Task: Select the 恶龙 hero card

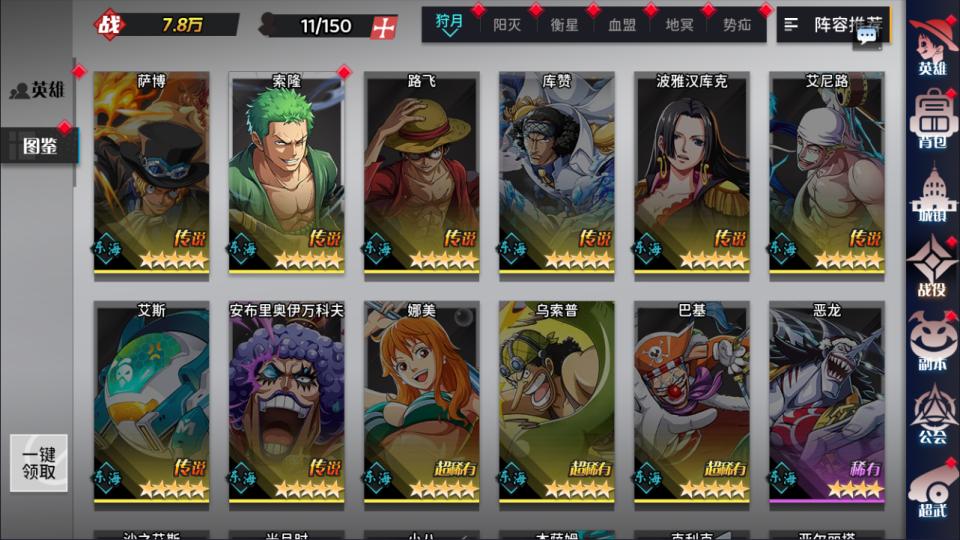Action: point(826,402)
